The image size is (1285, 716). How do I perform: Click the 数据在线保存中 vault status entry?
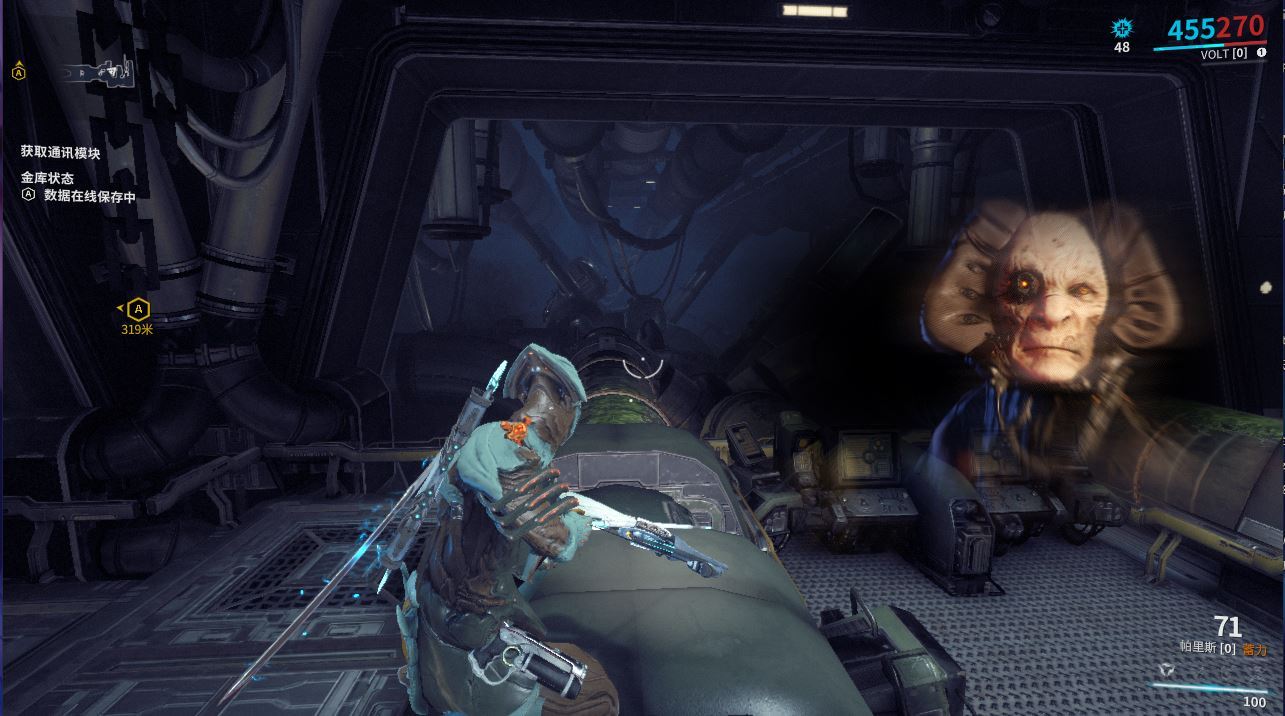(x=89, y=196)
